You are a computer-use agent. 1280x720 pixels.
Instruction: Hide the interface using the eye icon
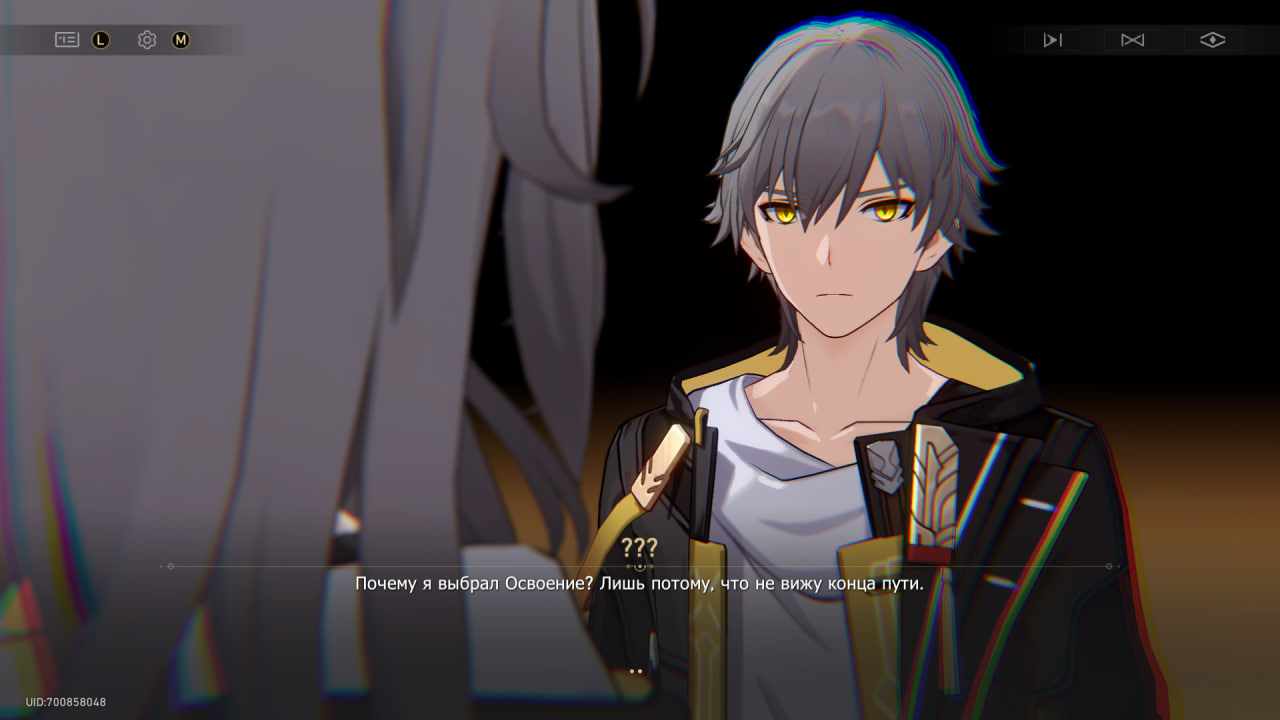click(1212, 40)
